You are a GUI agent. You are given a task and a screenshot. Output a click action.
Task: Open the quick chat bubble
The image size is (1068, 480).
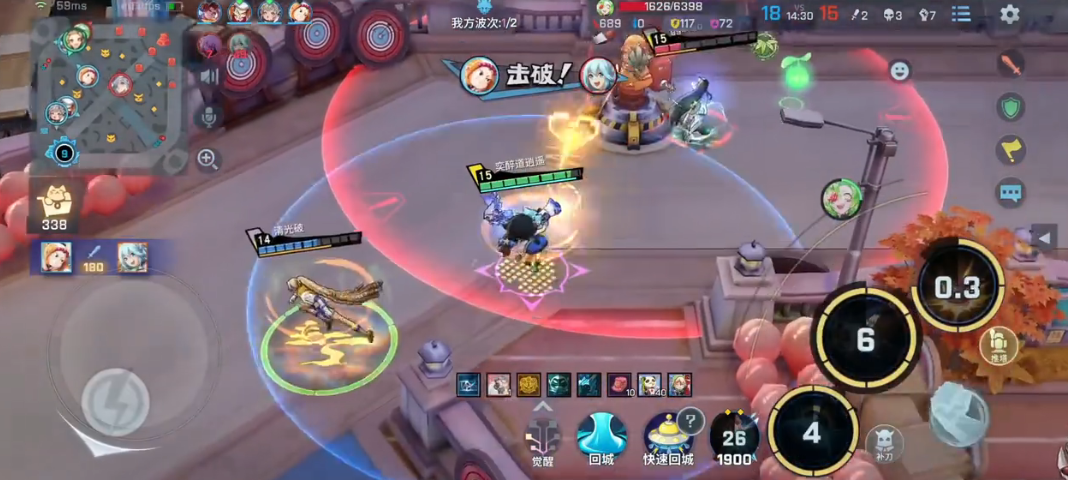point(1011,192)
